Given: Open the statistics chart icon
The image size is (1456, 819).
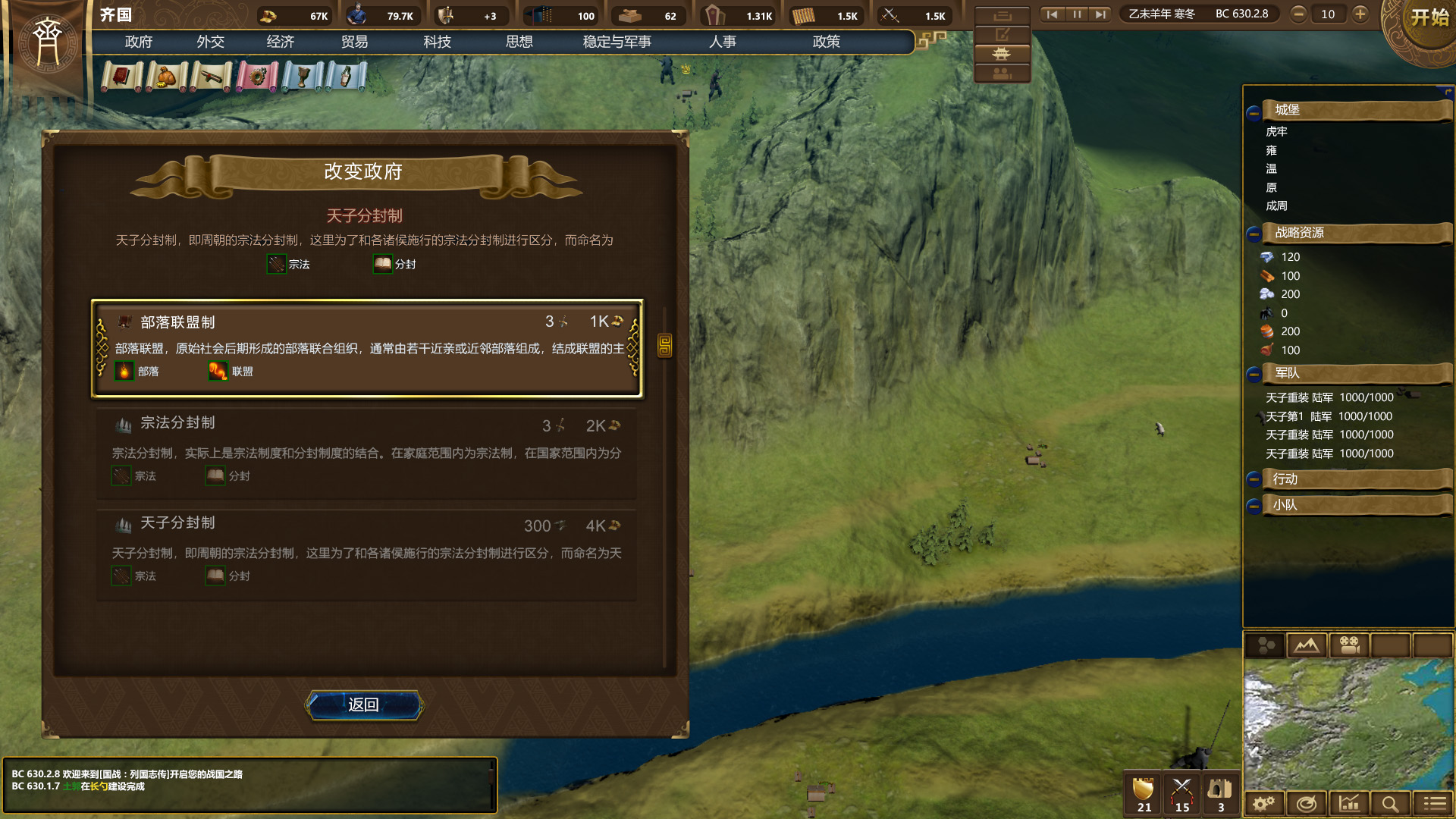Looking at the screenshot, I should click(1348, 803).
